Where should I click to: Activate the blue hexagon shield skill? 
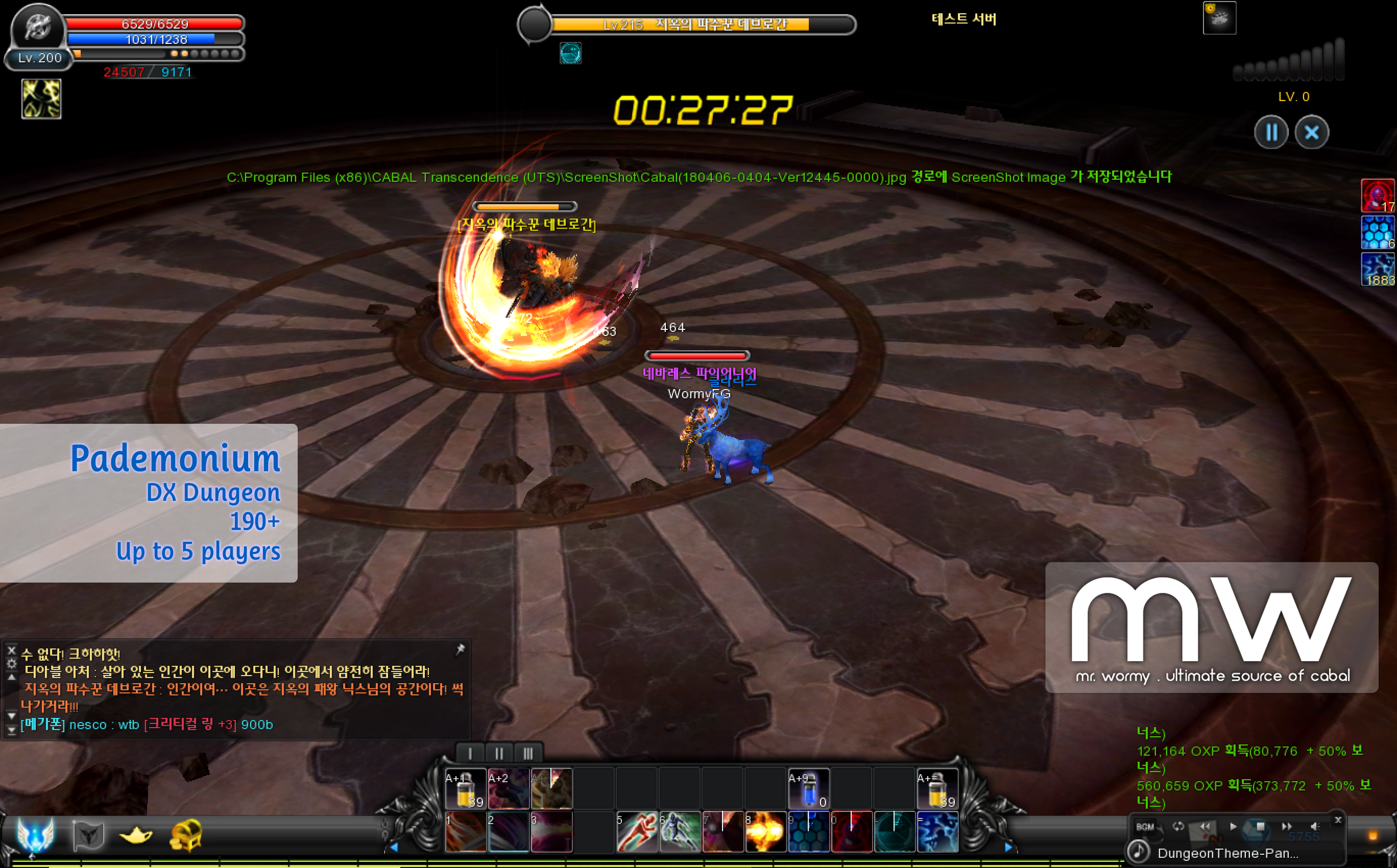pyautogui.click(x=809, y=832)
